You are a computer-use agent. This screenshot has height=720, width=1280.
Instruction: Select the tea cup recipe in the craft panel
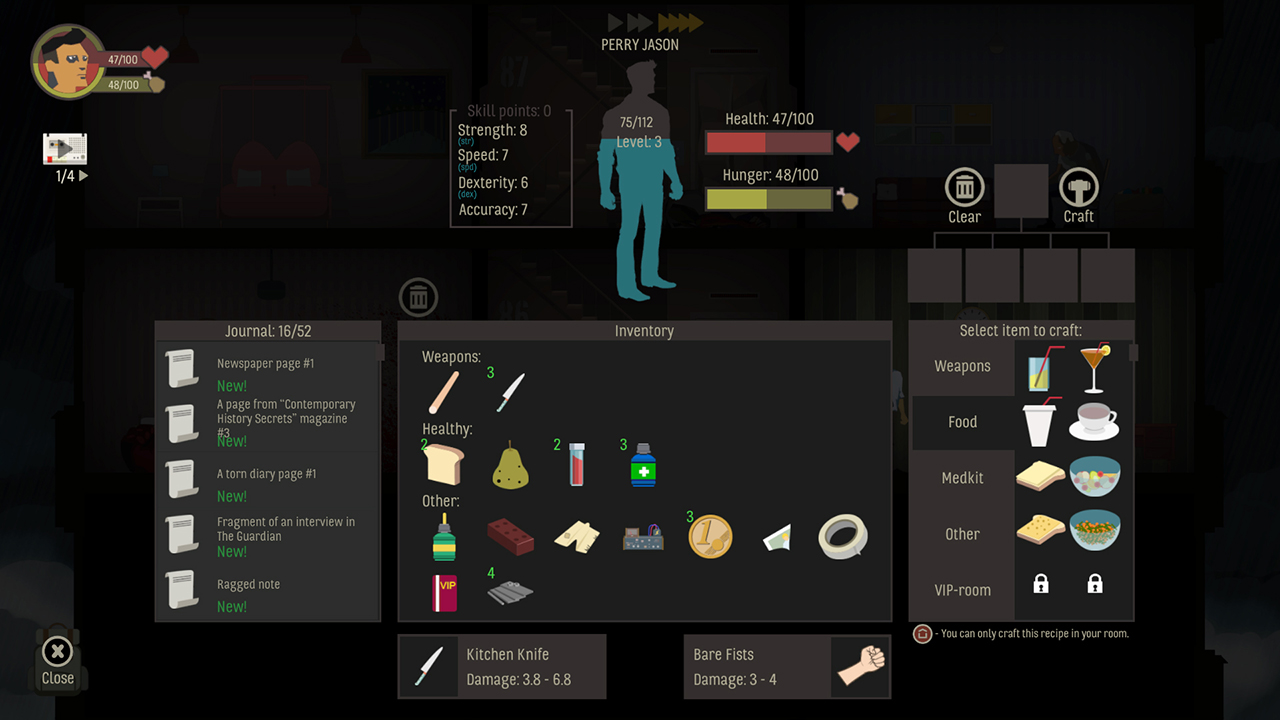click(x=1094, y=422)
